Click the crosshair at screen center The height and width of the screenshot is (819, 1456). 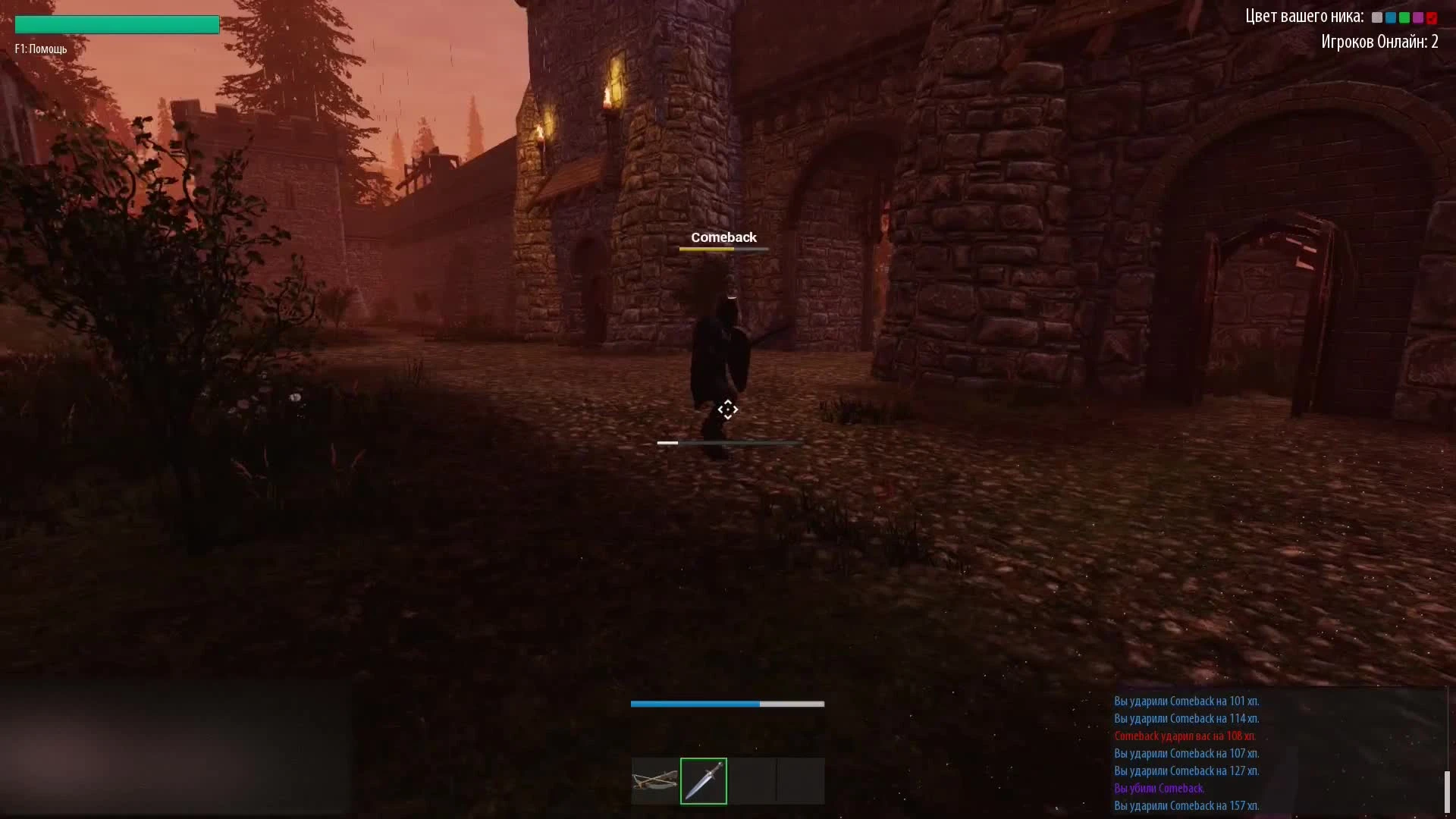coord(728,409)
